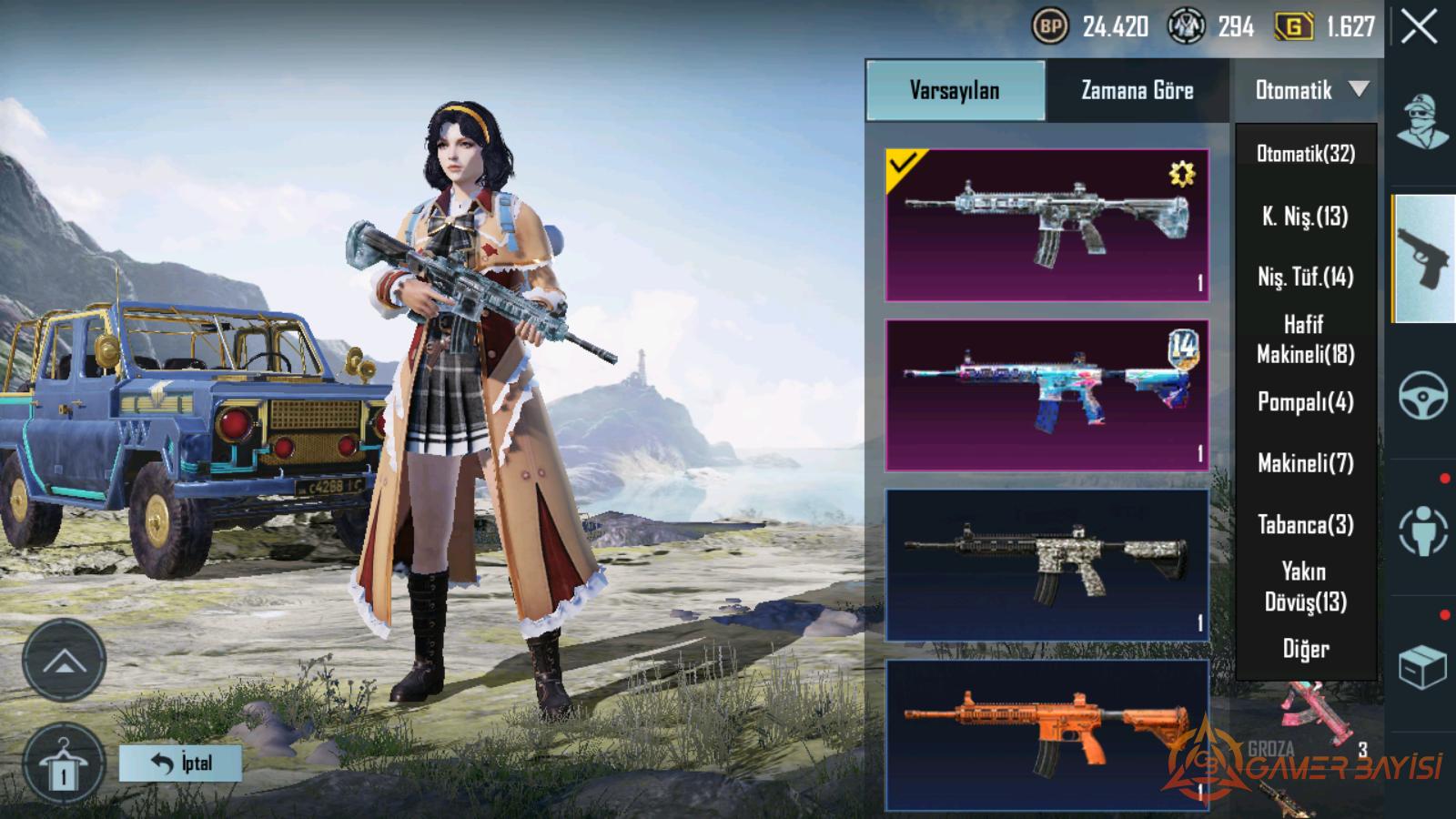Pick the orange M416 skin
The height and width of the screenshot is (819, 1456).
pos(1046,735)
